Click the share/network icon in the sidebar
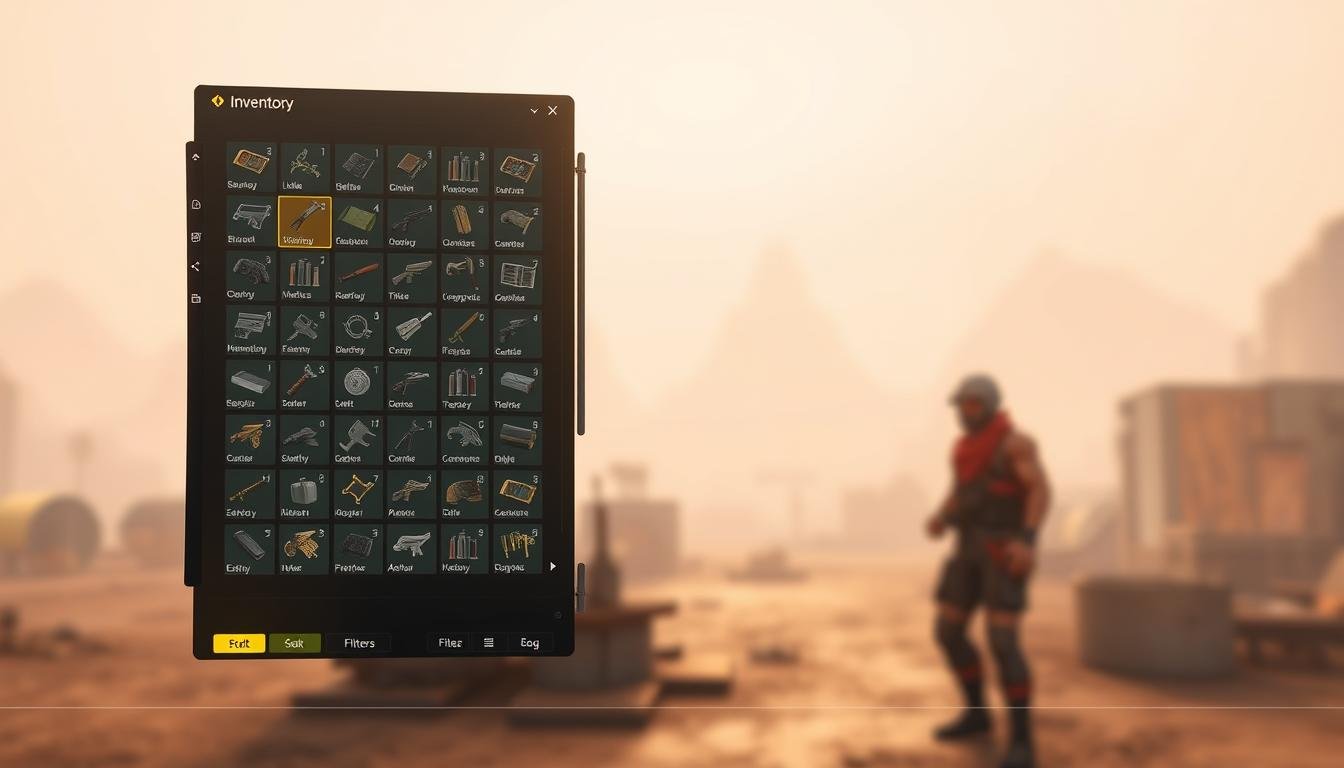The height and width of the screenshot is (768, 1344). pos(195,266)
